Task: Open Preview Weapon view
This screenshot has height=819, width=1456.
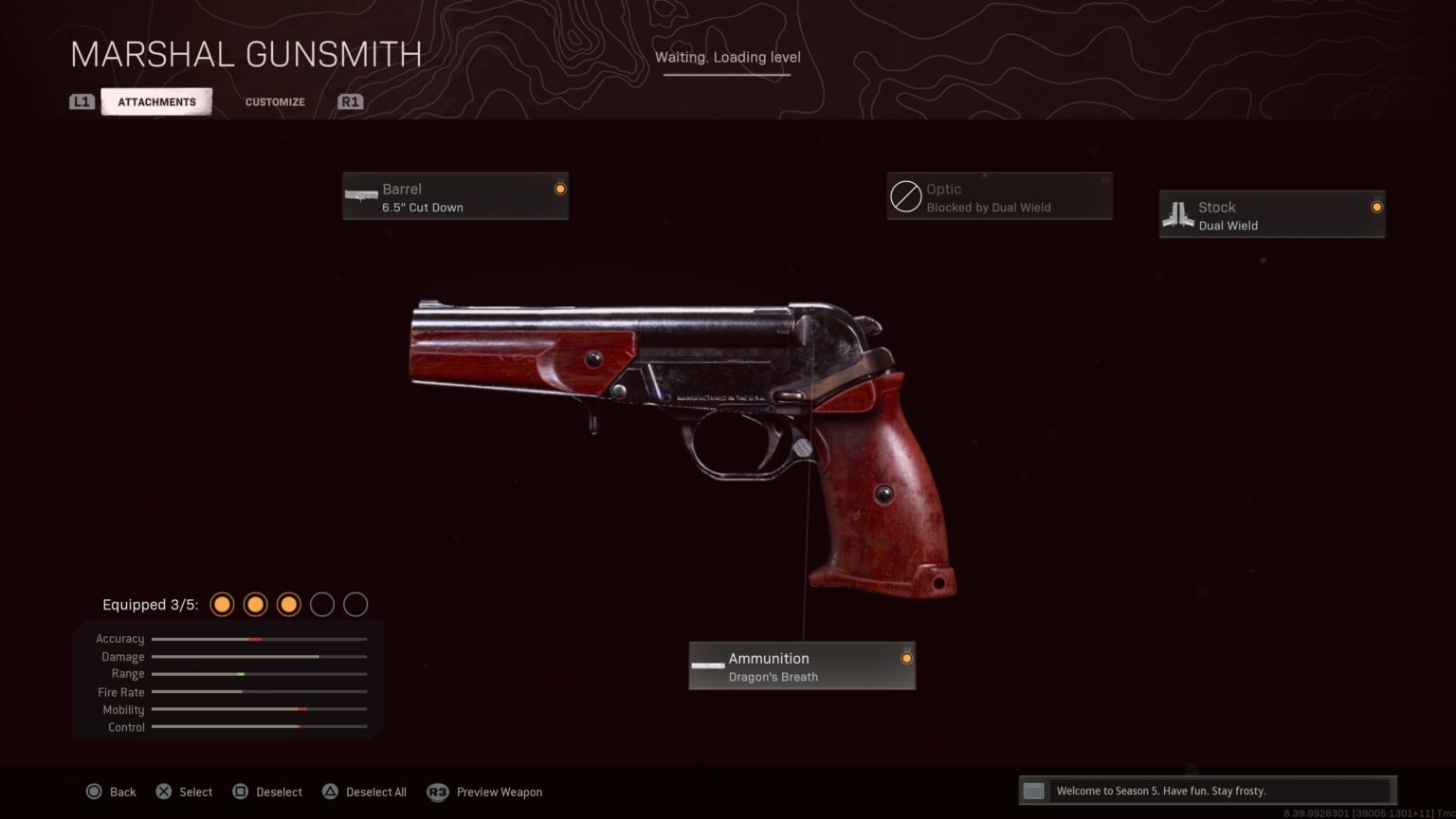Action: tap(485, 792)
